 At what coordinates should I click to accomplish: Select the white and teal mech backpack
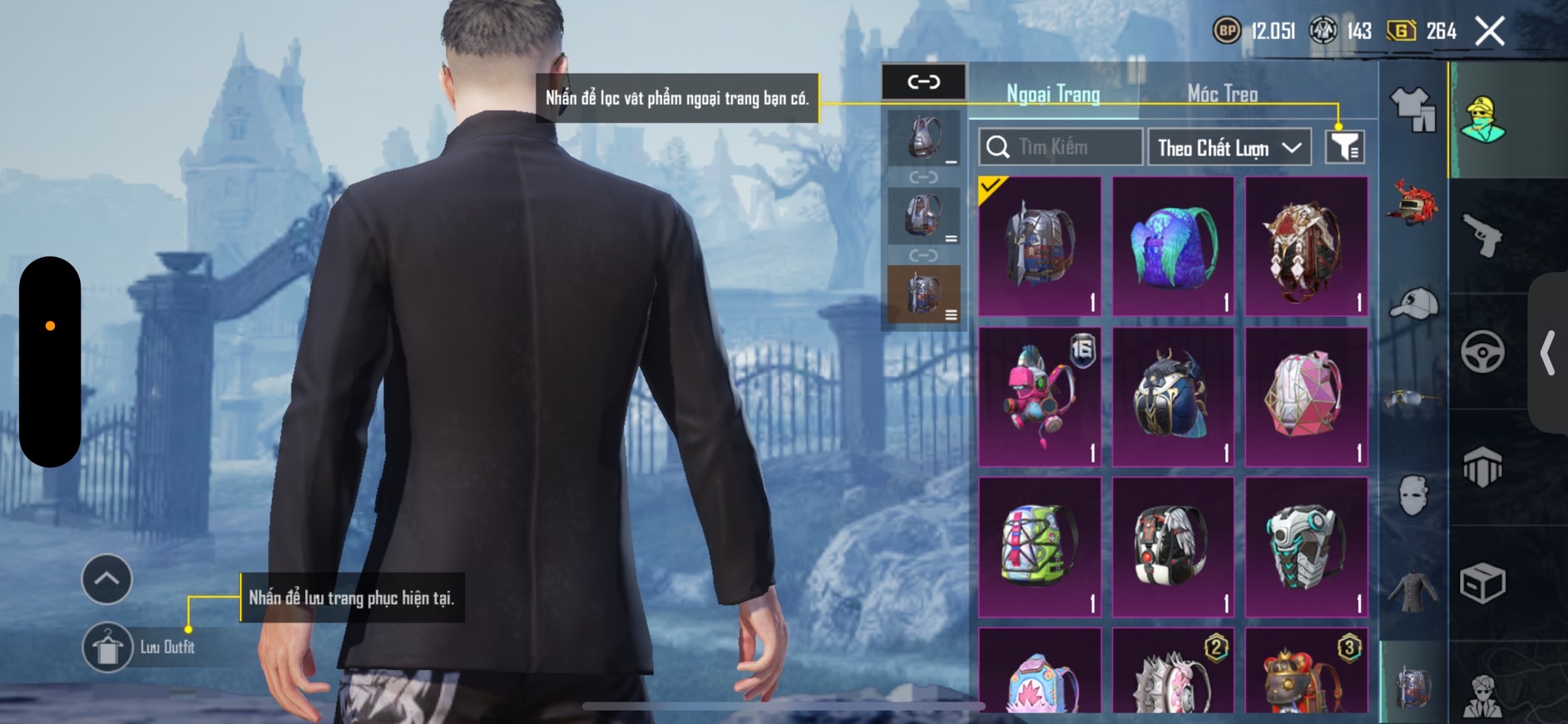click(x=1306, y=547)
